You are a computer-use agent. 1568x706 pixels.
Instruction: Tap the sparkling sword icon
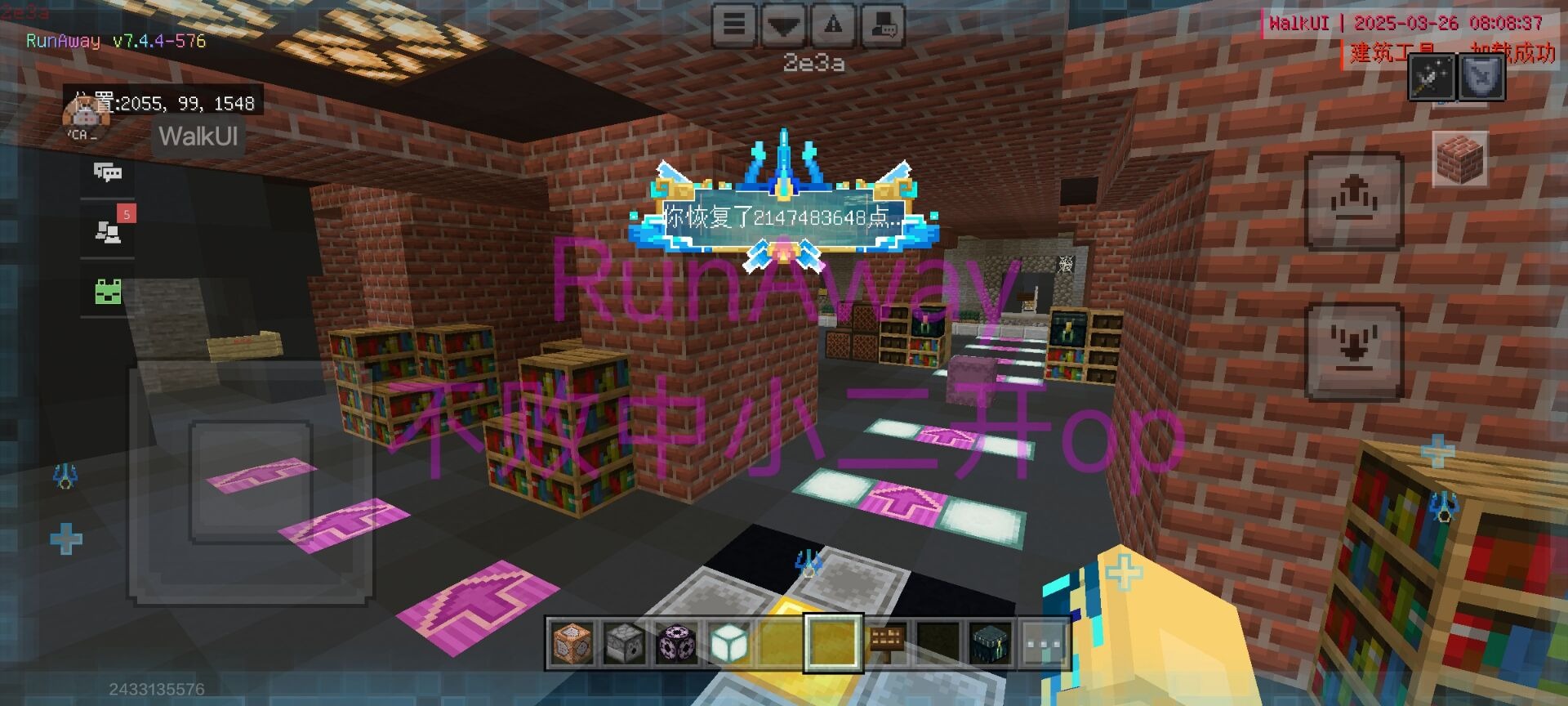[x=1432, y=78]
